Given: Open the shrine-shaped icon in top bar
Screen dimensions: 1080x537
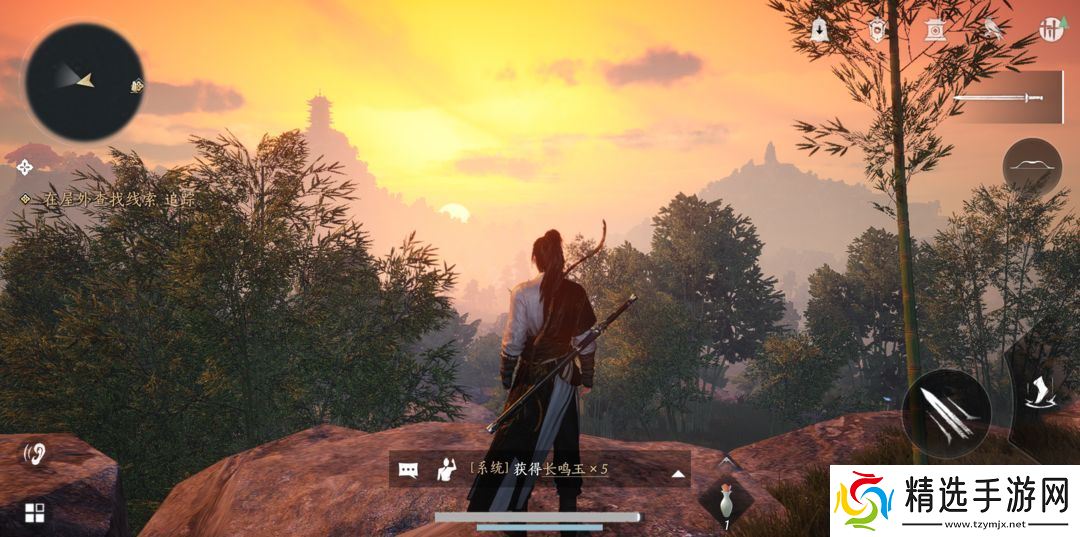Looking at the screenshot, I should 936,30.
